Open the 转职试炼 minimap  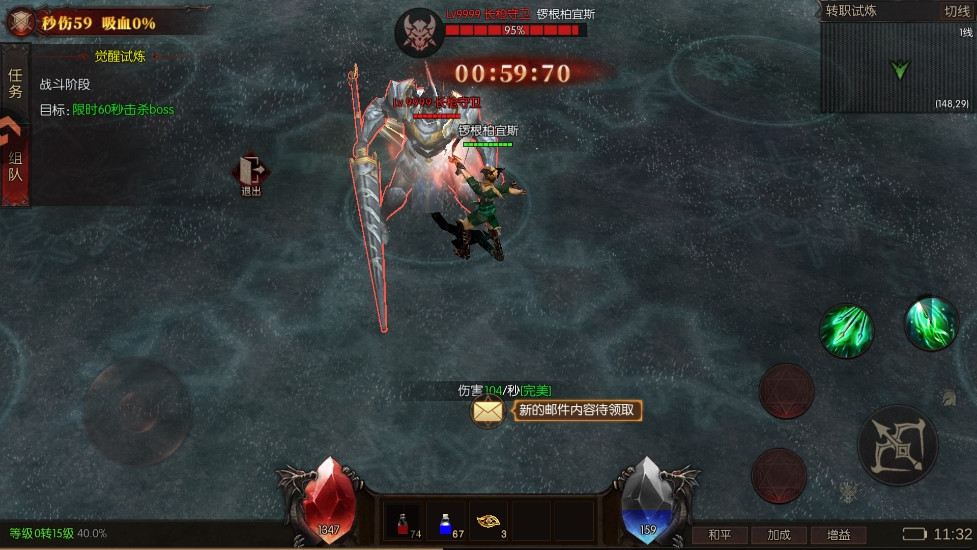coord(897,70)
